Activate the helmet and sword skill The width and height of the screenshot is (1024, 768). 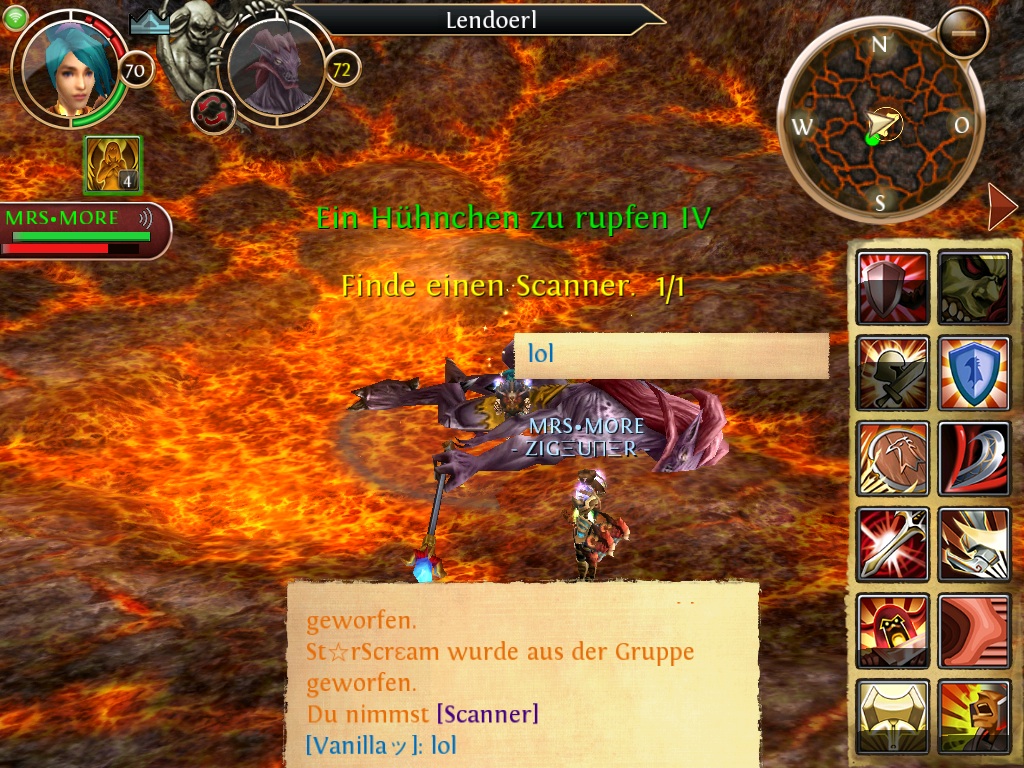(893, 373)
